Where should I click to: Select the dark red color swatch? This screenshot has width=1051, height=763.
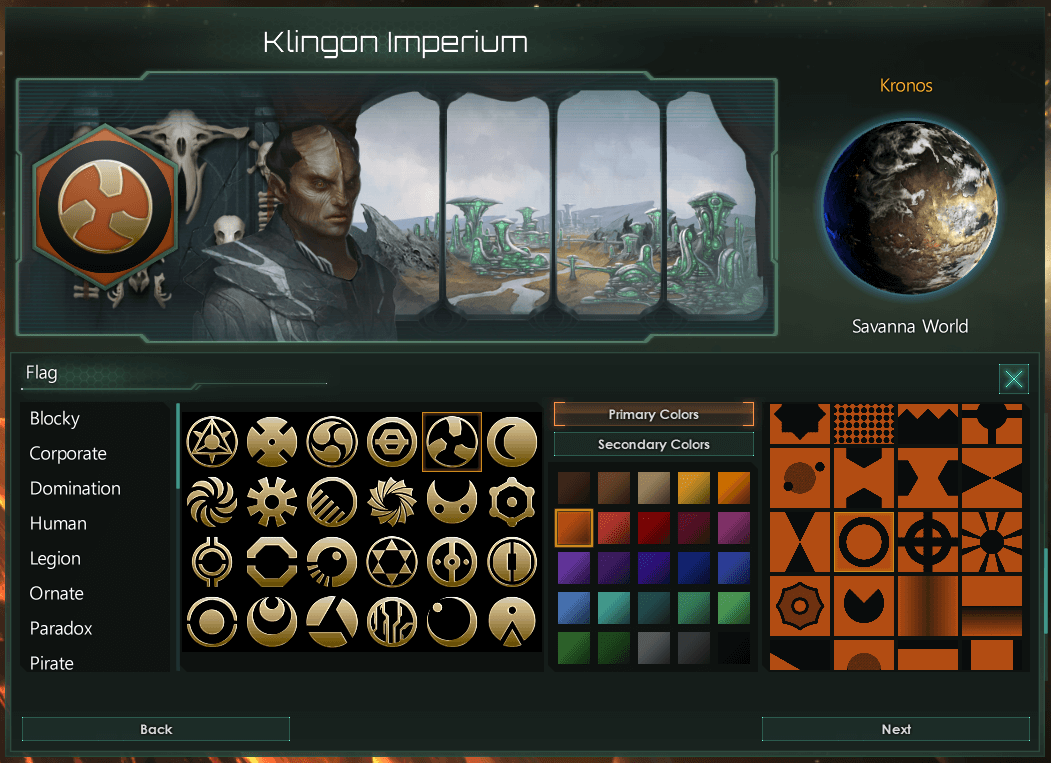point(654,527)
